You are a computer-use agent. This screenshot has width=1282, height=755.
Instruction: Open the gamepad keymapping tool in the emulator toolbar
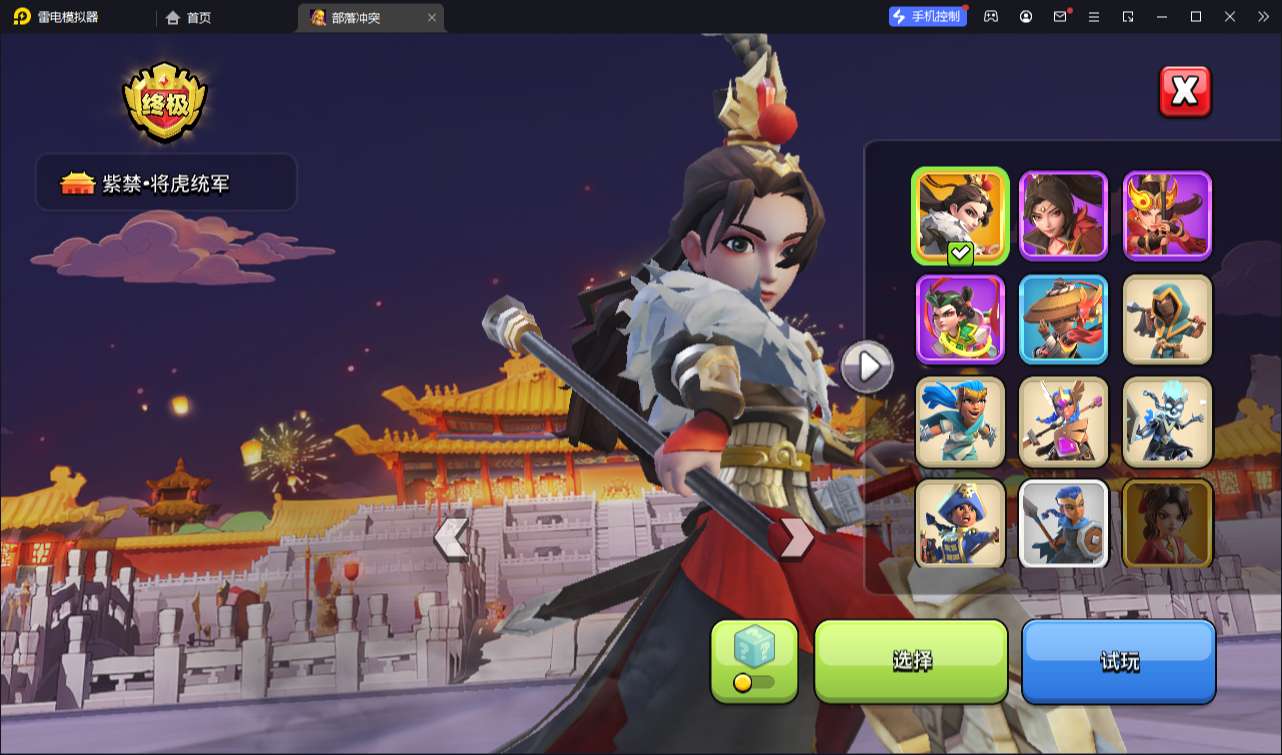coord(990,16)
